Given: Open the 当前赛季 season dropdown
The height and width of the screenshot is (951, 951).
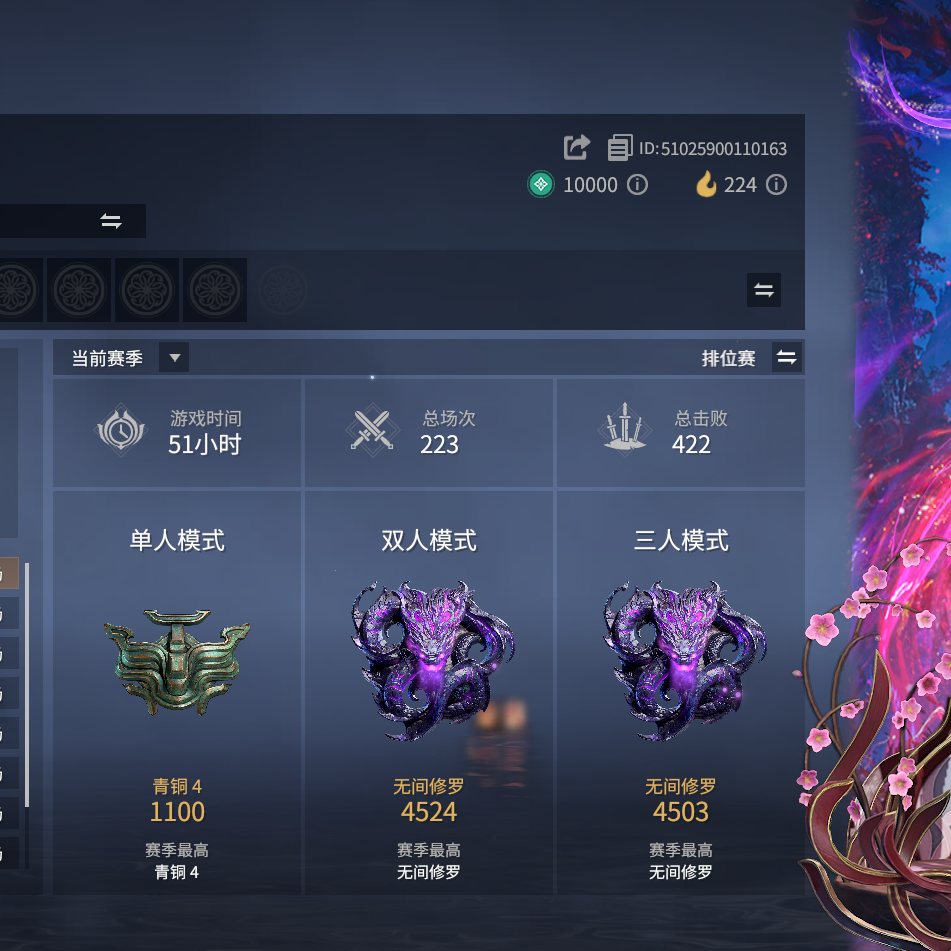Looking at the screenshot, I should [174, 358].
